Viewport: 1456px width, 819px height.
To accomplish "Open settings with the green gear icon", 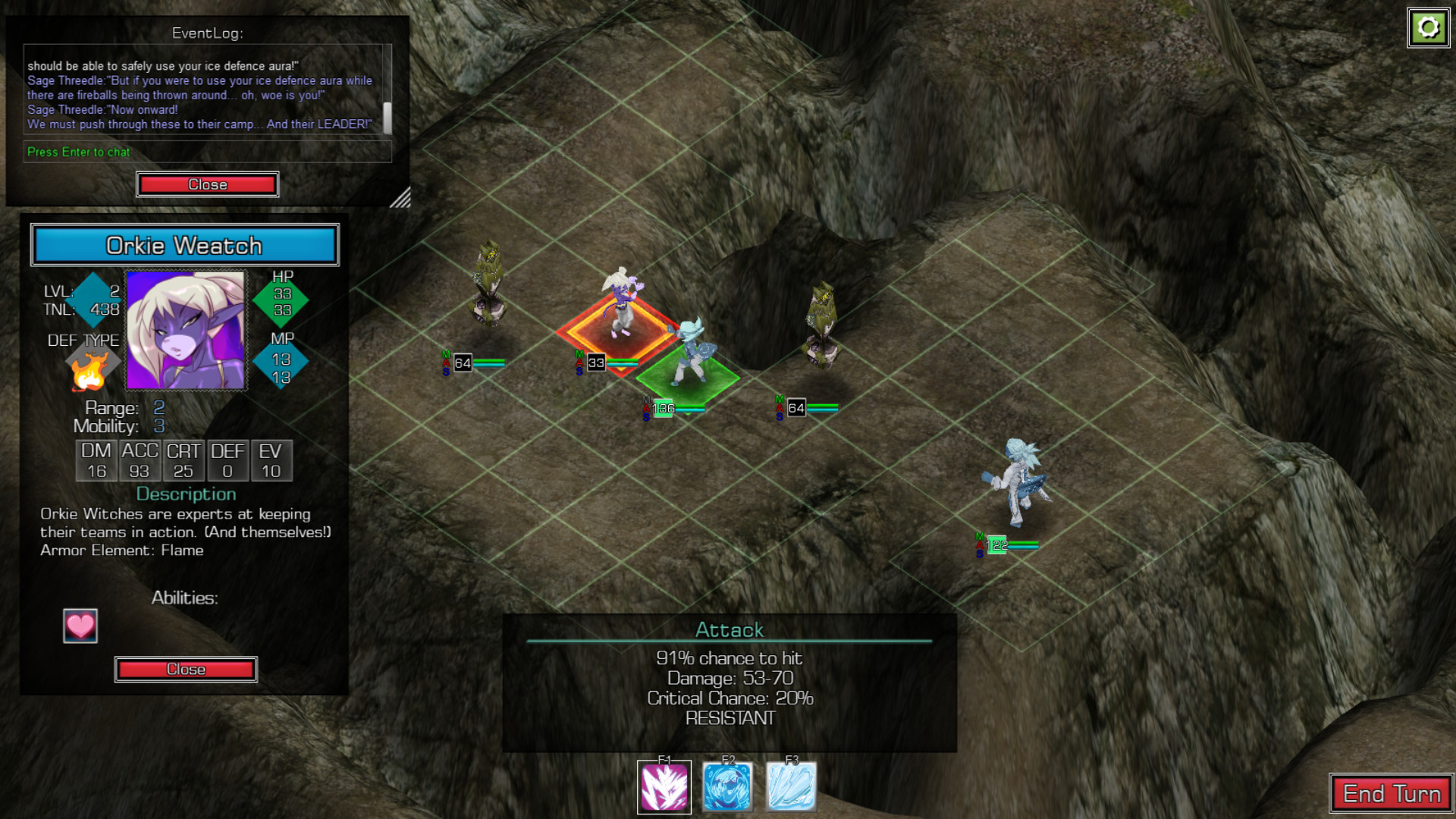I will (1428, 28).
